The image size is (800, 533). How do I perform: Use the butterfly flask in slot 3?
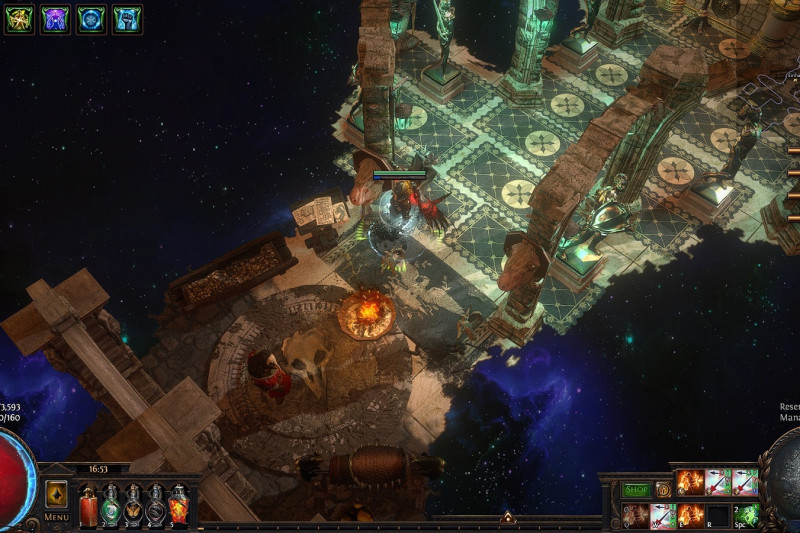(x=133, y=505)
